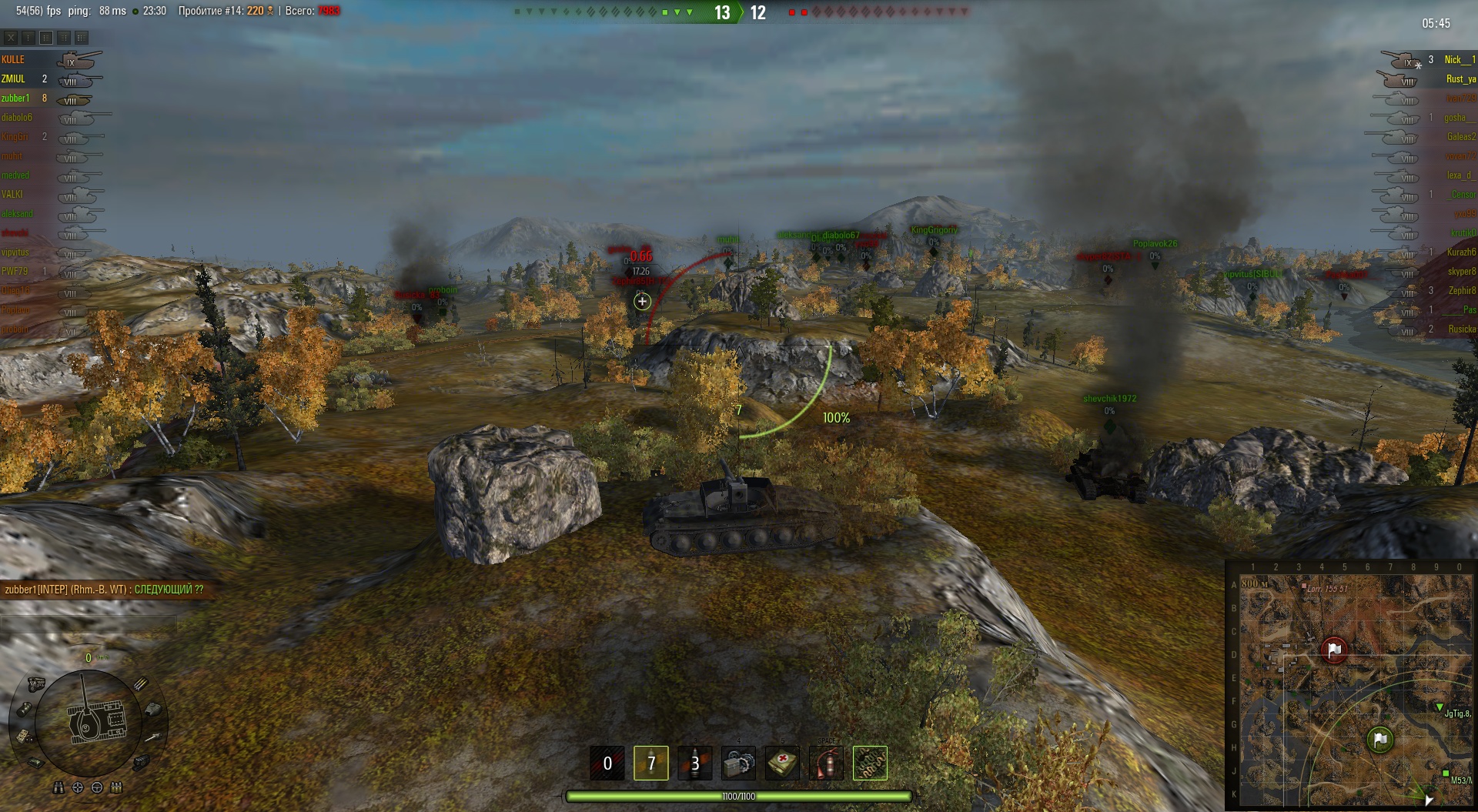Select ZMIUL in the allied team list
Screen dimensions: 1478x812
click(x=13, y=79)
